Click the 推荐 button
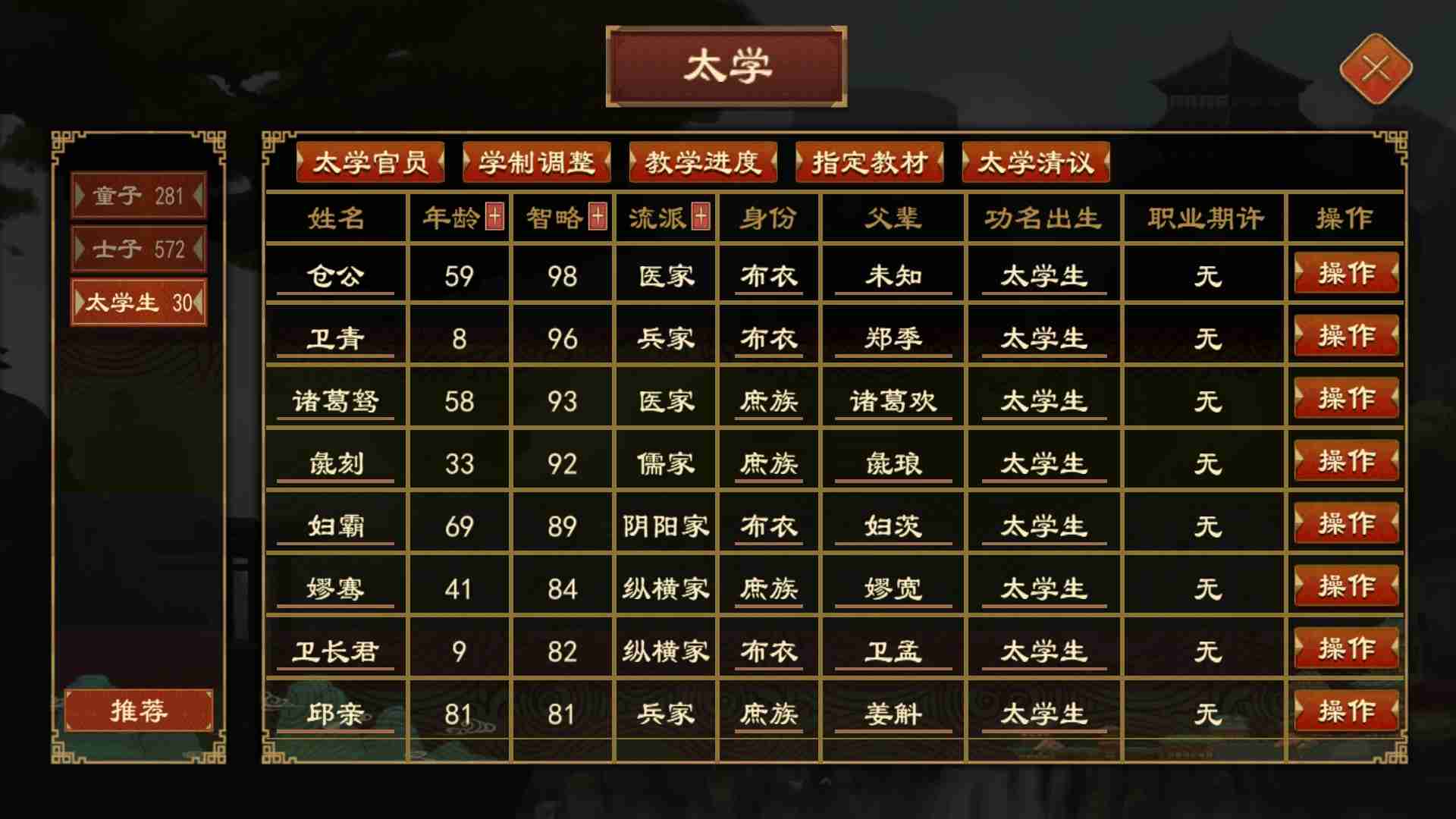The width and height of the screenshot is (1456, 819). pos(139,711)
